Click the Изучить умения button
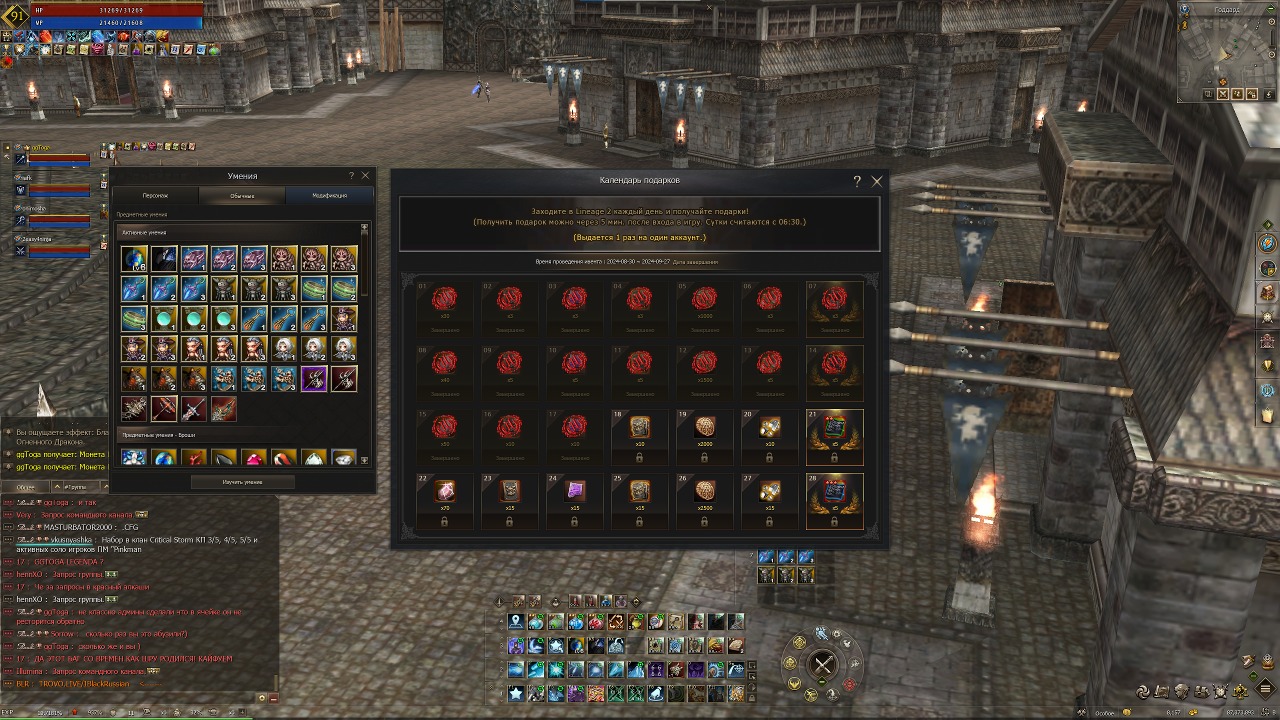 pyautogui.click(x=242, y=482)
